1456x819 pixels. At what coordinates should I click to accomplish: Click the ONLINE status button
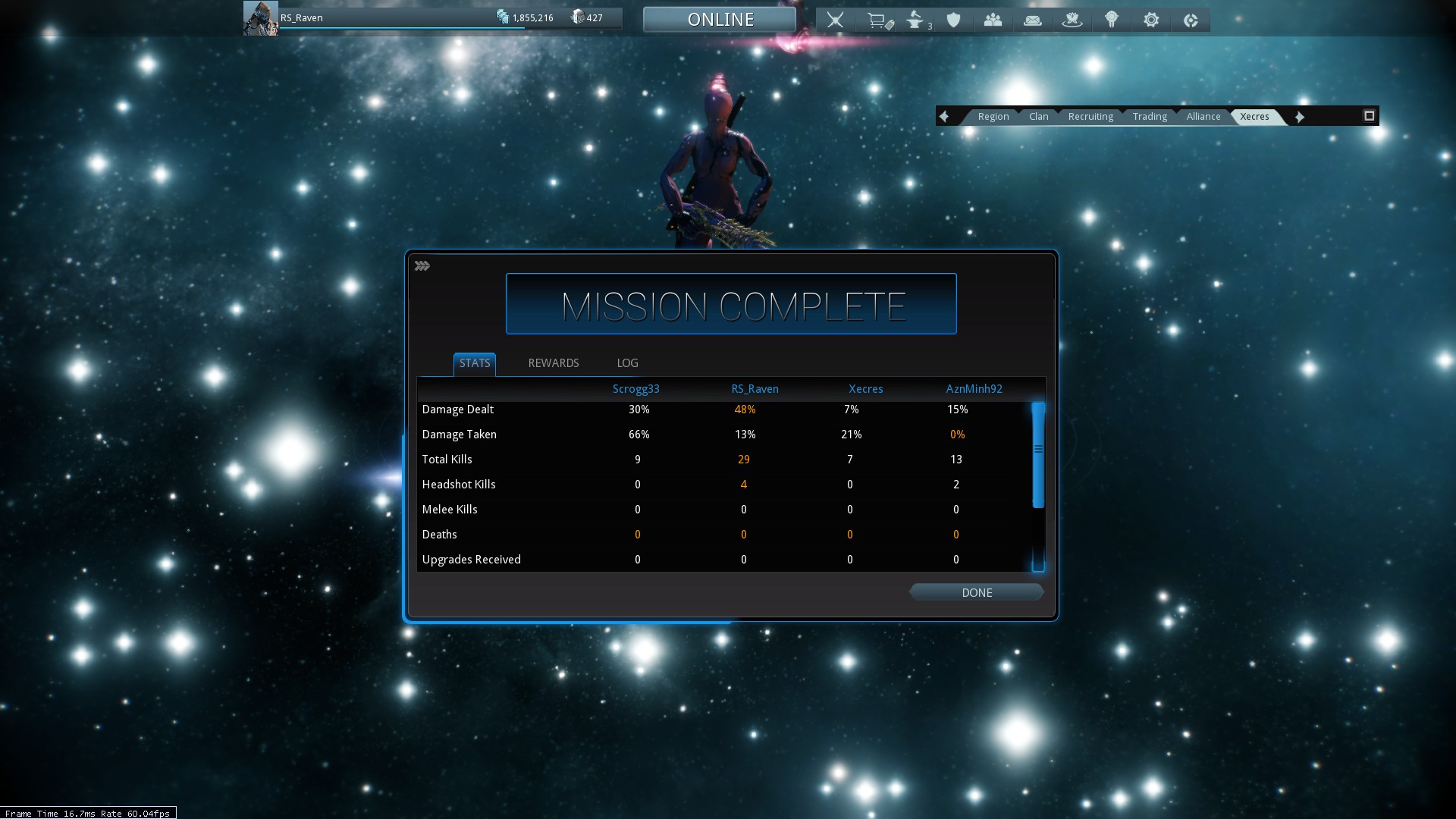[x=720, y=20]
